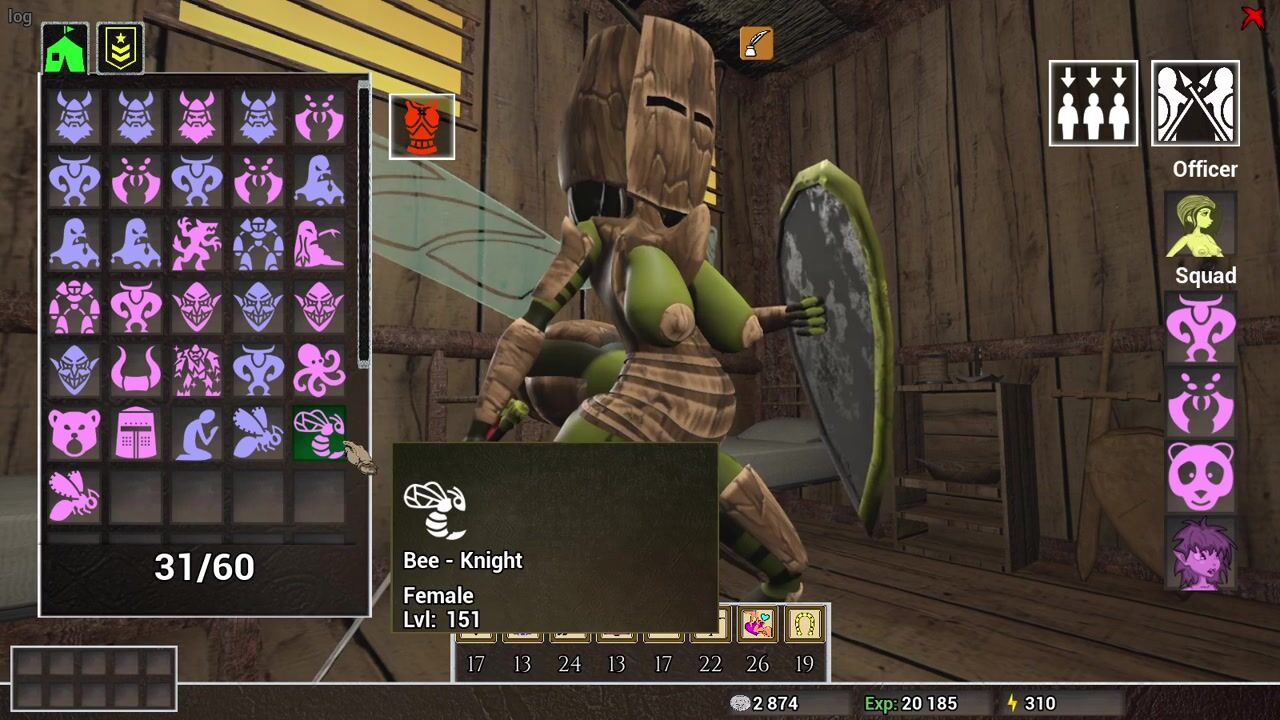Choose the pink bear unit

(x=74, y=432)
